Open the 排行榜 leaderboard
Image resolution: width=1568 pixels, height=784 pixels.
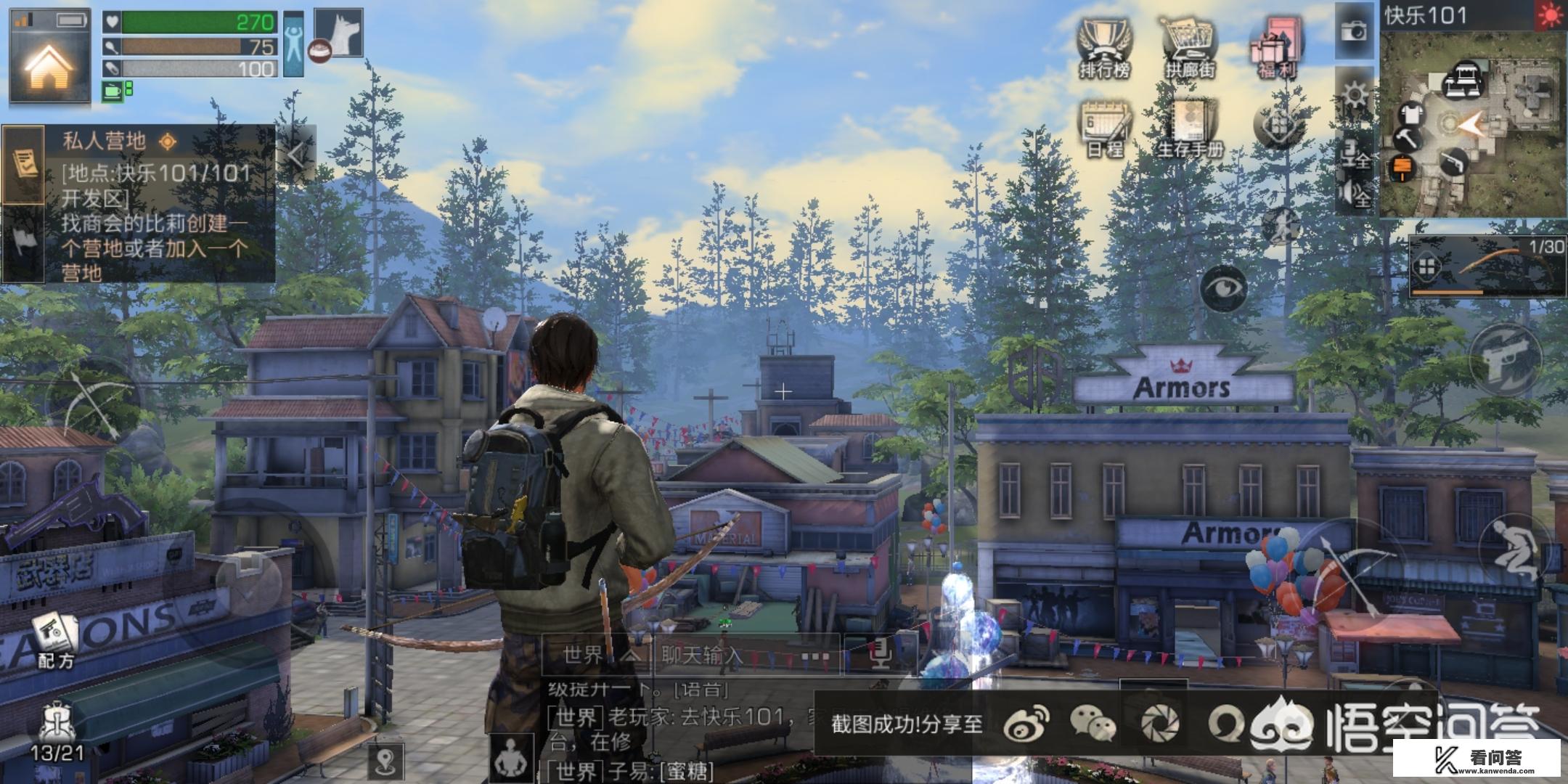point(1105,48)
